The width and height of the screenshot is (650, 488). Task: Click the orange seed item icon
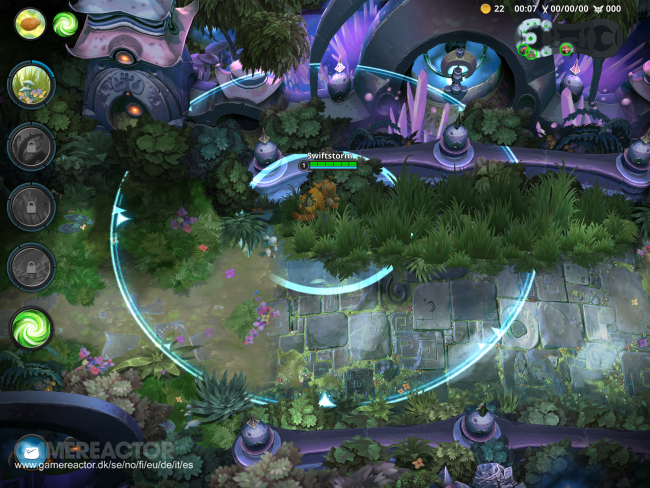[30, 22]
